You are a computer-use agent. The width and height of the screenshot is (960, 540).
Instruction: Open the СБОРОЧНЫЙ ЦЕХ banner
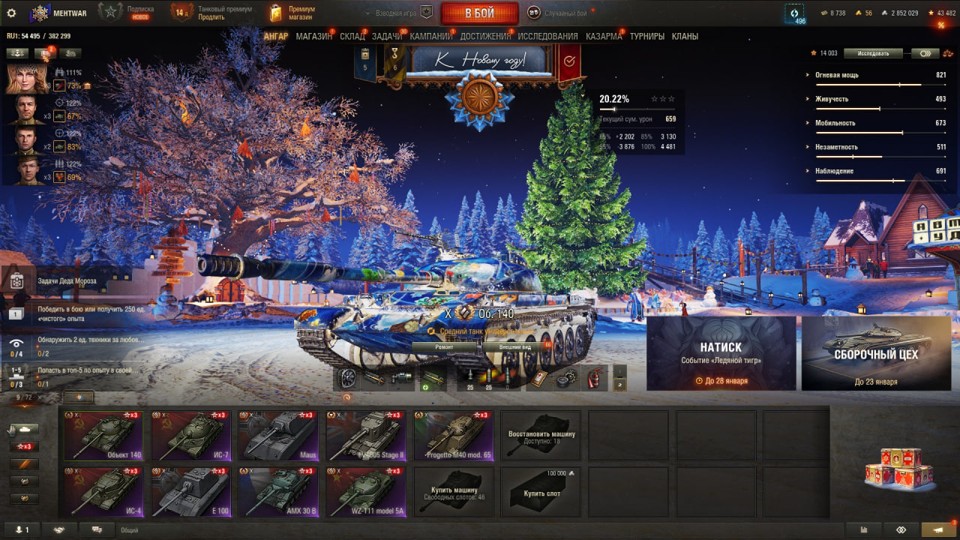[876, 353]
